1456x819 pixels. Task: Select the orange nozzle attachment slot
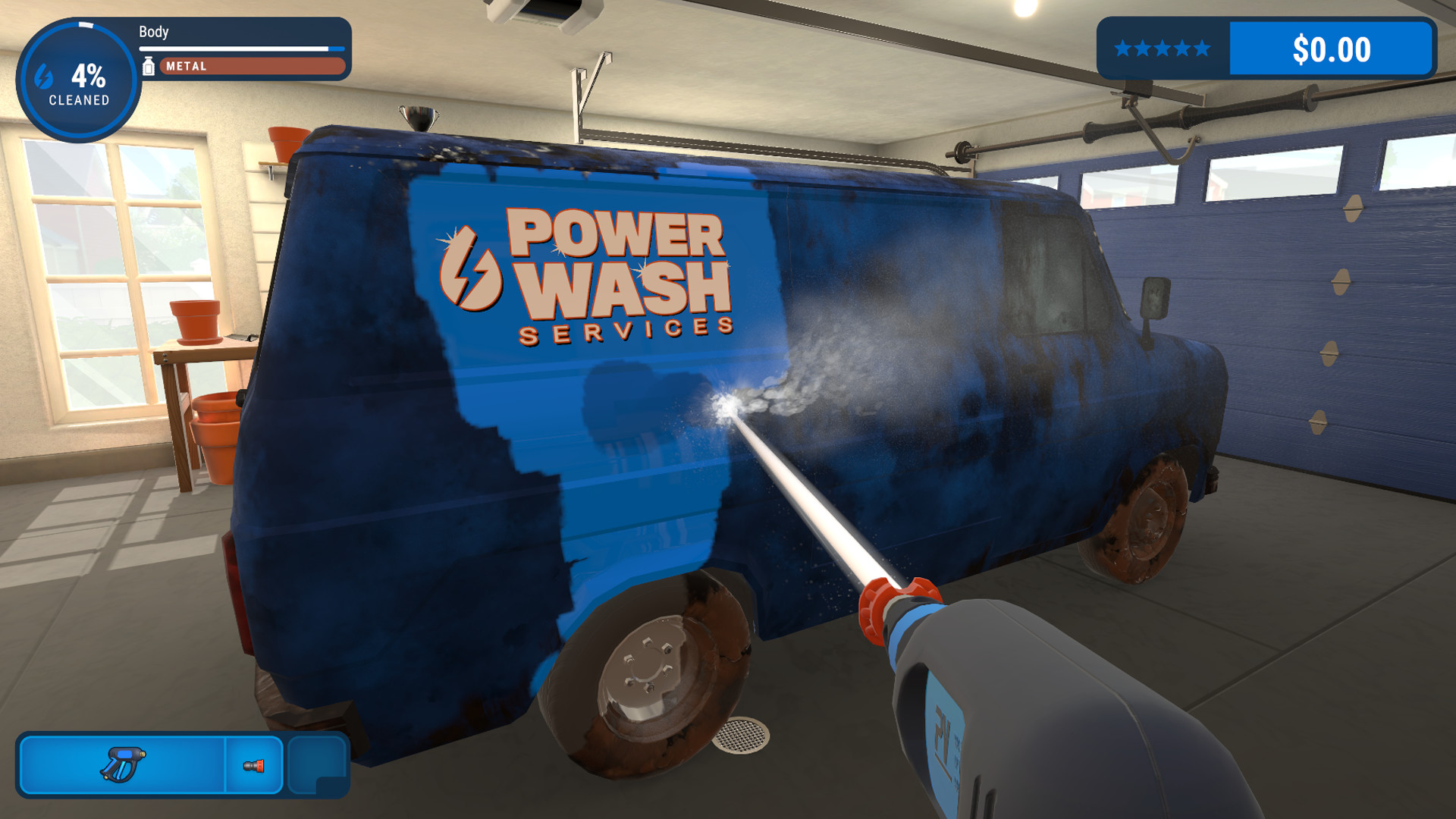click(254, 767)
